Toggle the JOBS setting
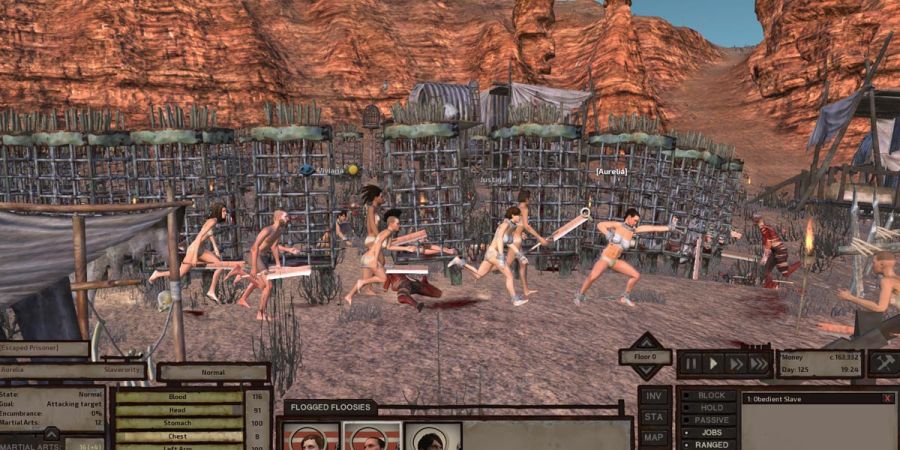 pyautogui.click(x=710, y=433)
